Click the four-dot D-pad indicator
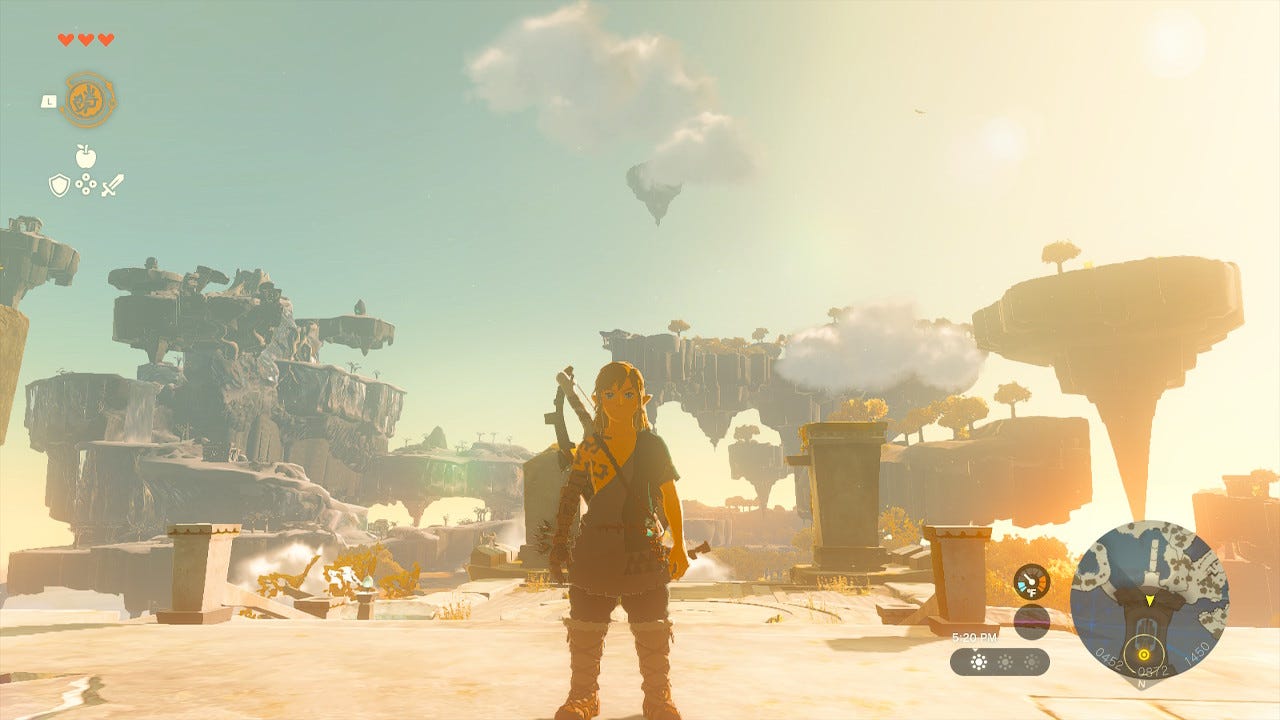 point(86,185)
